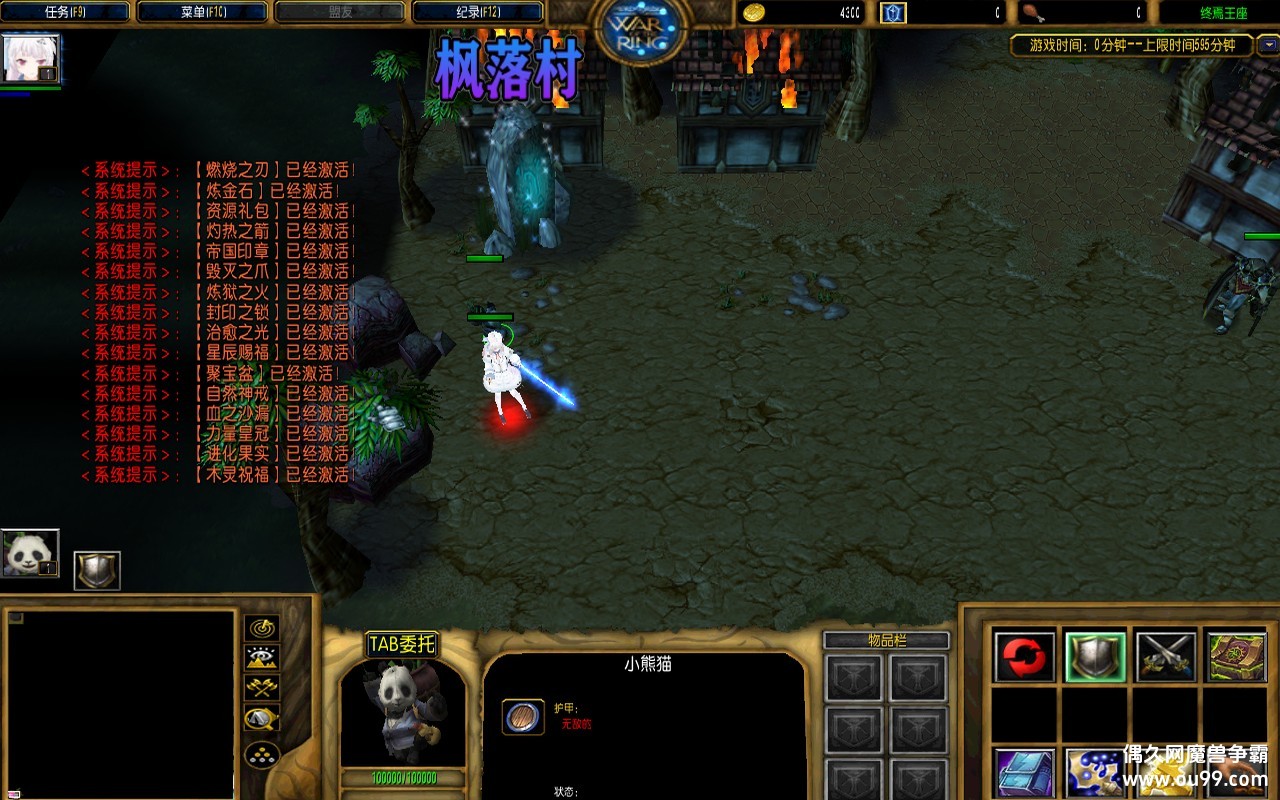Screen dimensions: 1280x800
Task: Toggle the crossed axes ally color button
Action: [x=261, y=688]
